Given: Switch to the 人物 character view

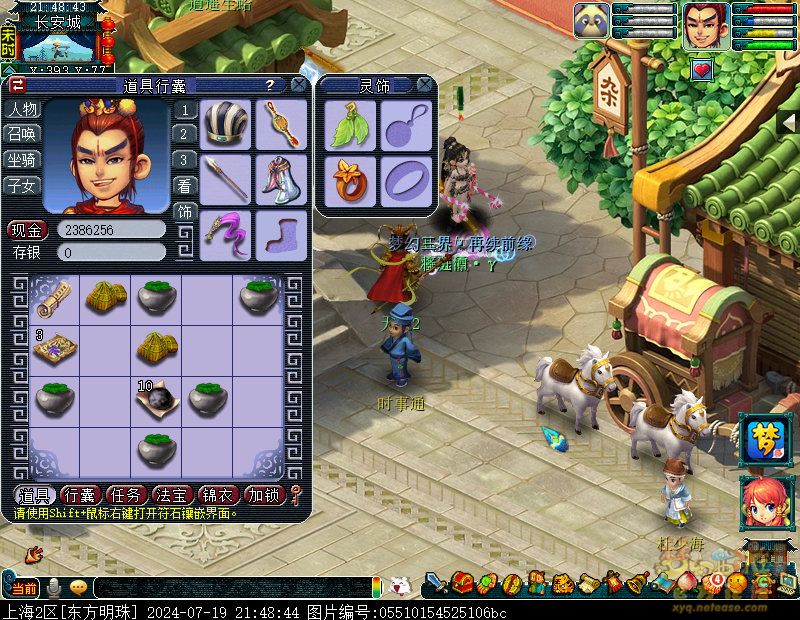Looking at the screenshot, I should [x=22, y=109].
